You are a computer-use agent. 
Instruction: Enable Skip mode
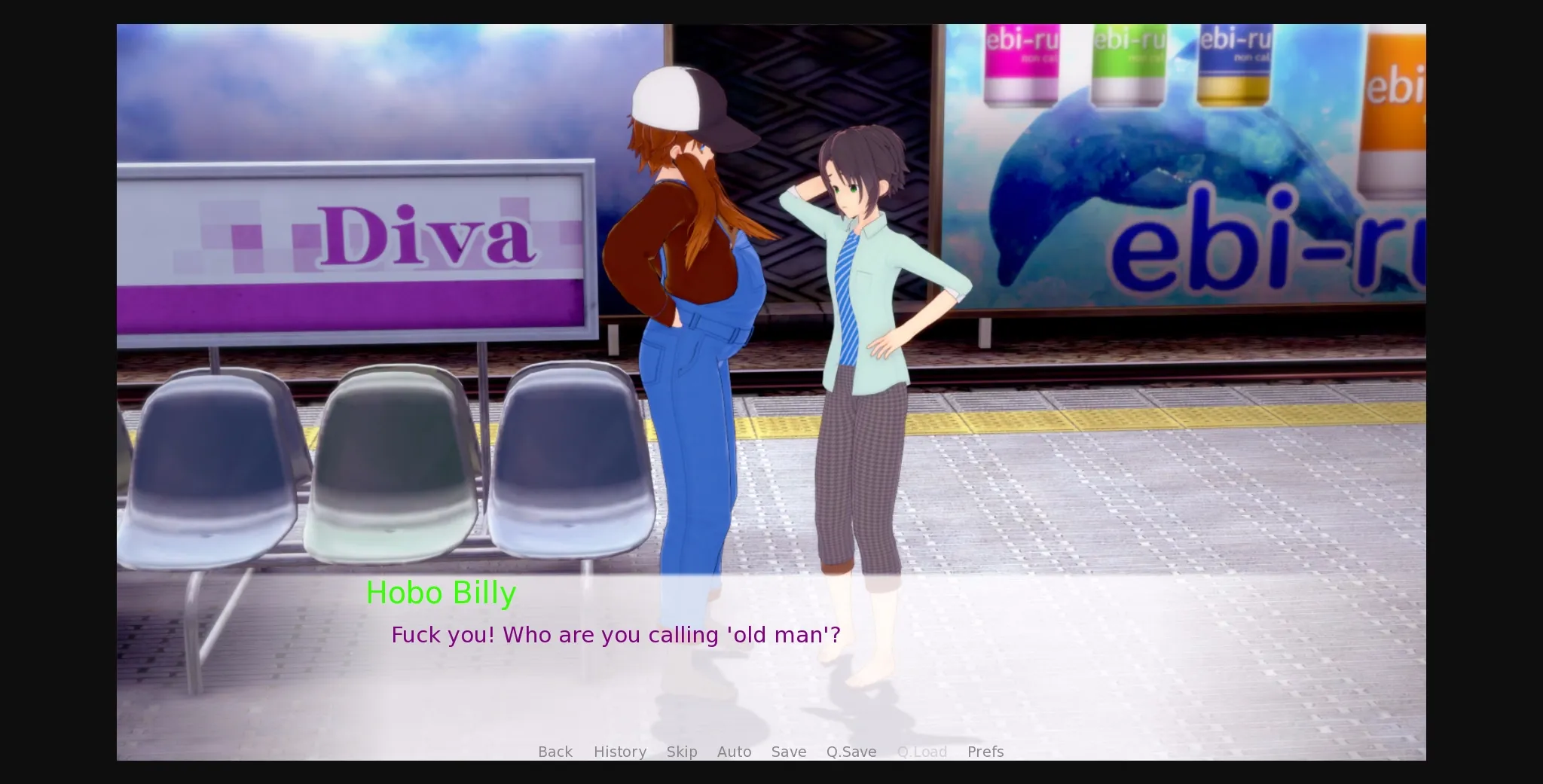click(x=682, y=751)
